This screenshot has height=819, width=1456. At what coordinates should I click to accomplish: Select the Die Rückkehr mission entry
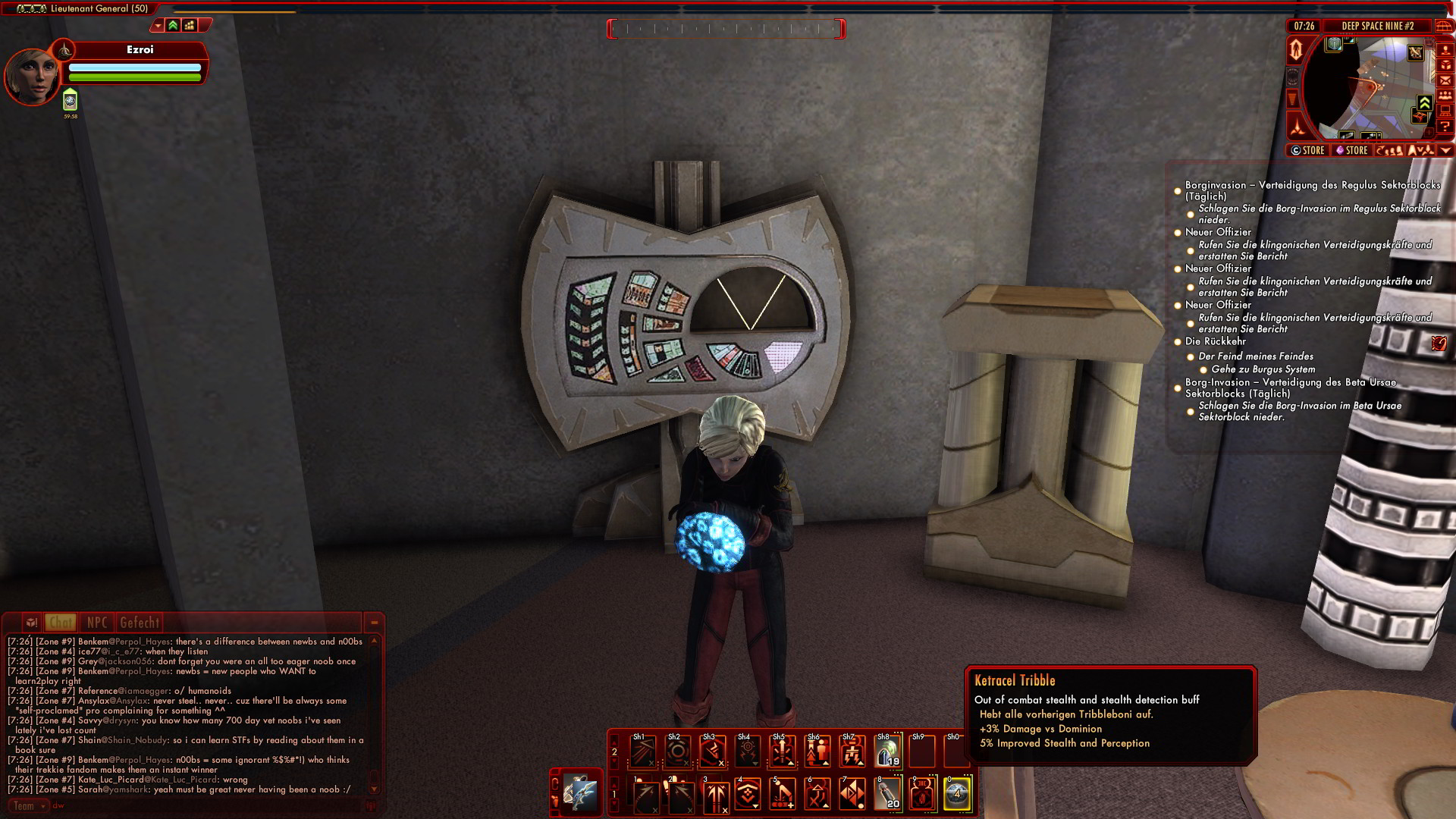(x=1215, y=341)
